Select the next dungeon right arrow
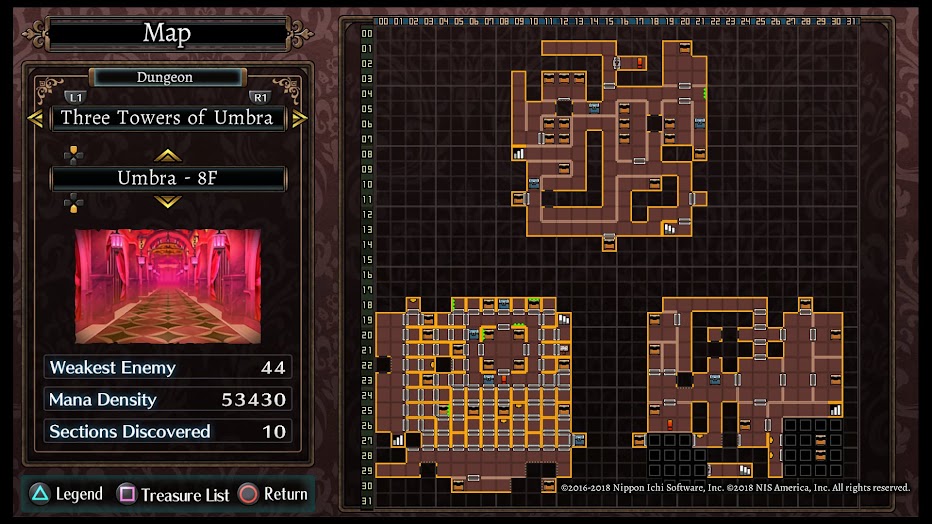The image size is (932, 524). click(299, 118)
